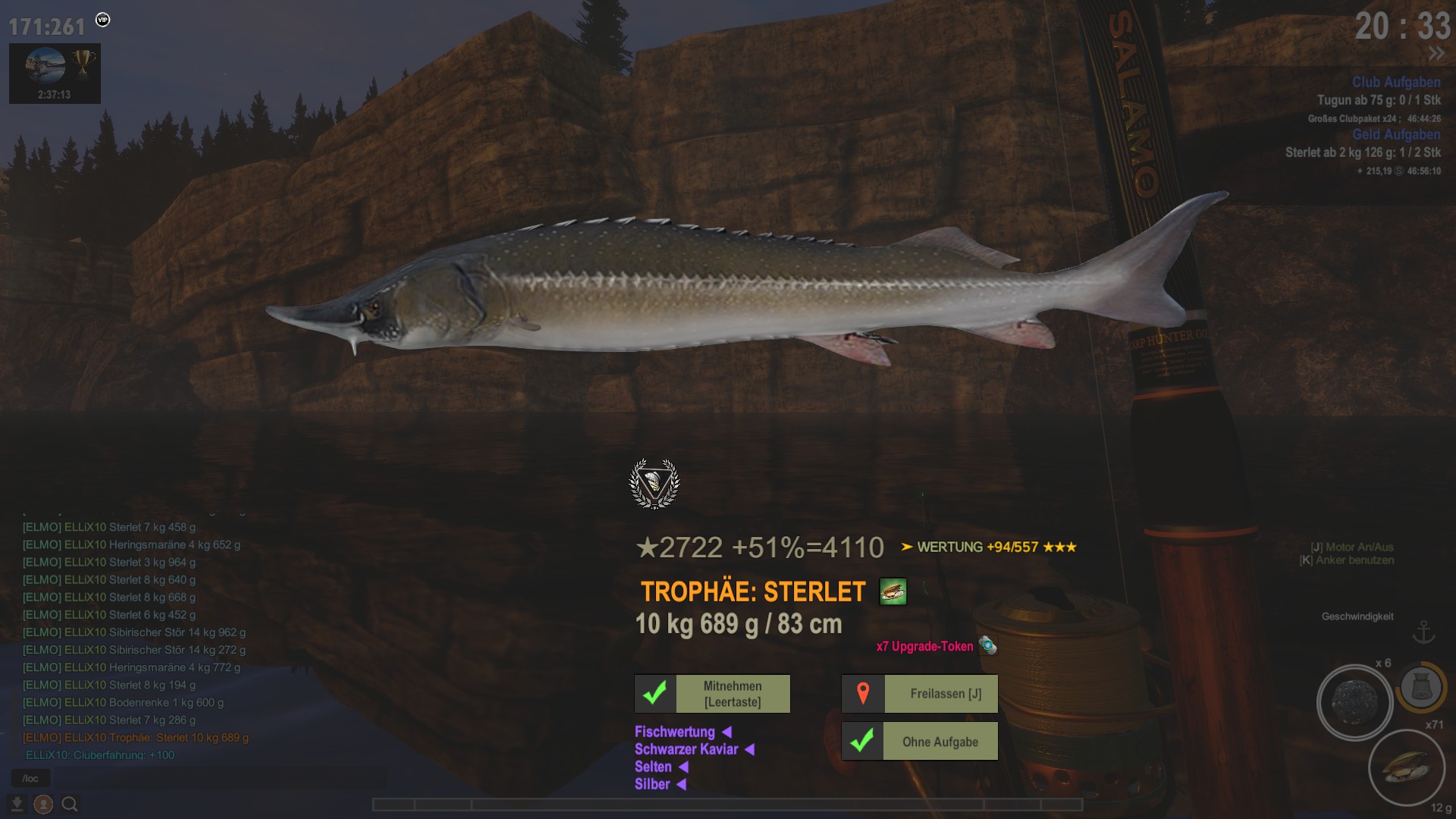Viewport: 1456px width, 819px height.
Task: Select the location thumbnail with trophy icon
Action: tap(55, 73)
